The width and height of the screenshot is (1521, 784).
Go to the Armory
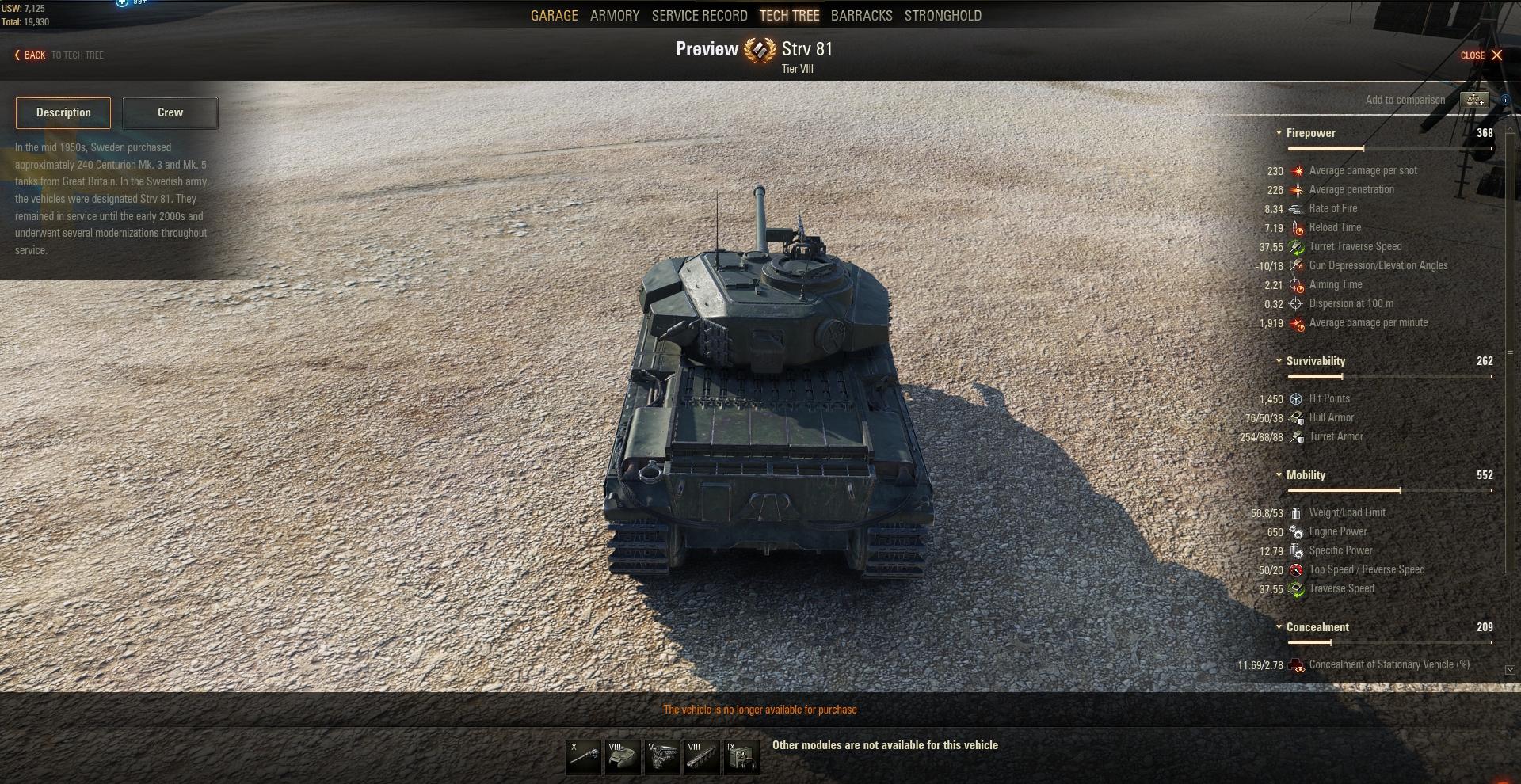point(614,16)
